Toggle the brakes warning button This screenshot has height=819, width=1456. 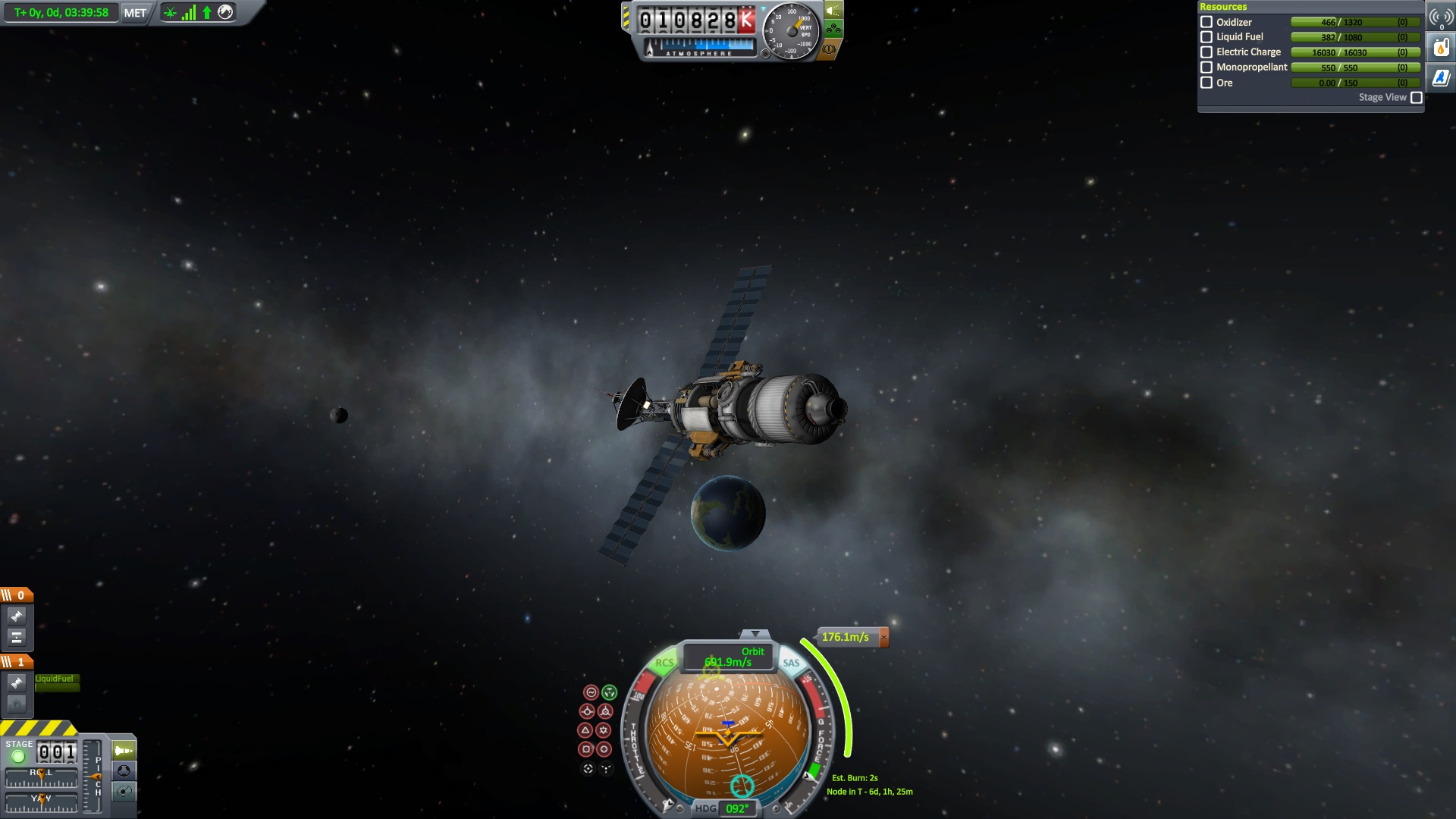[830, 49]
